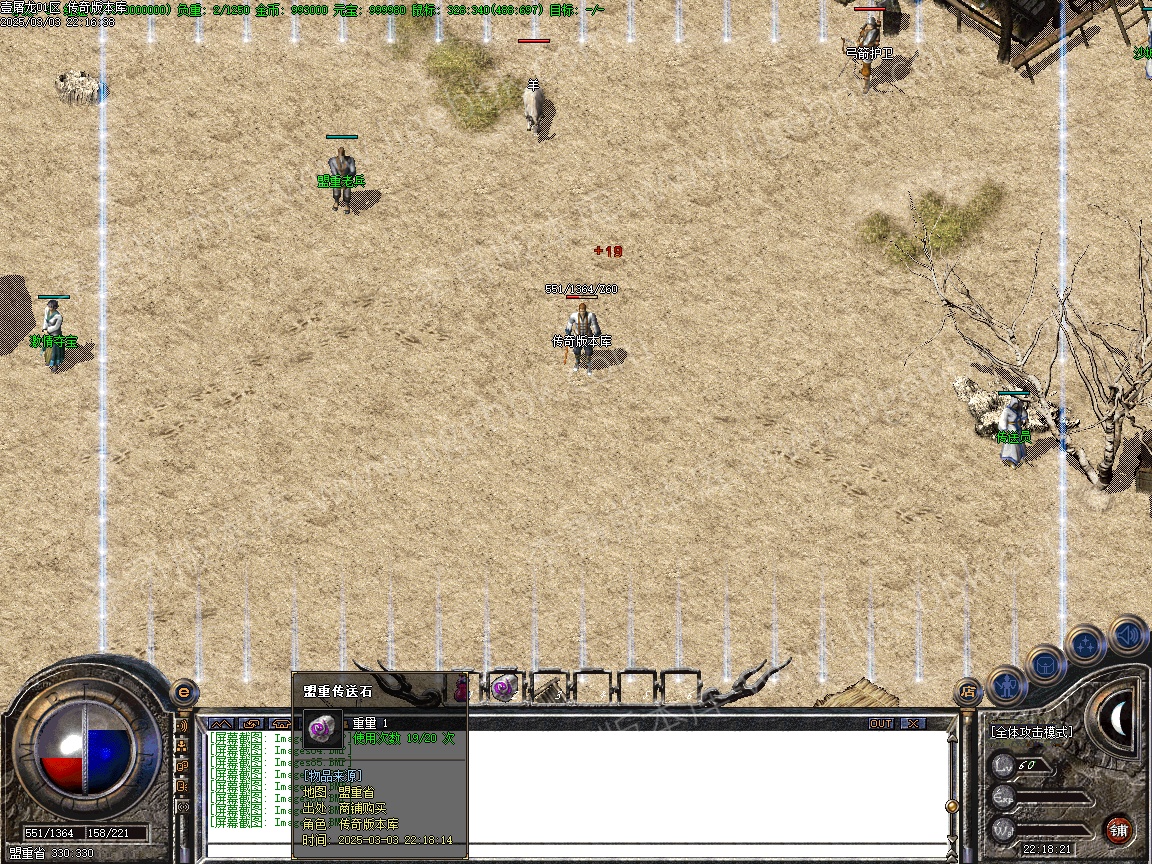Toggle the sound speaker button
1152x864 pixels.
pos(1127,634)
